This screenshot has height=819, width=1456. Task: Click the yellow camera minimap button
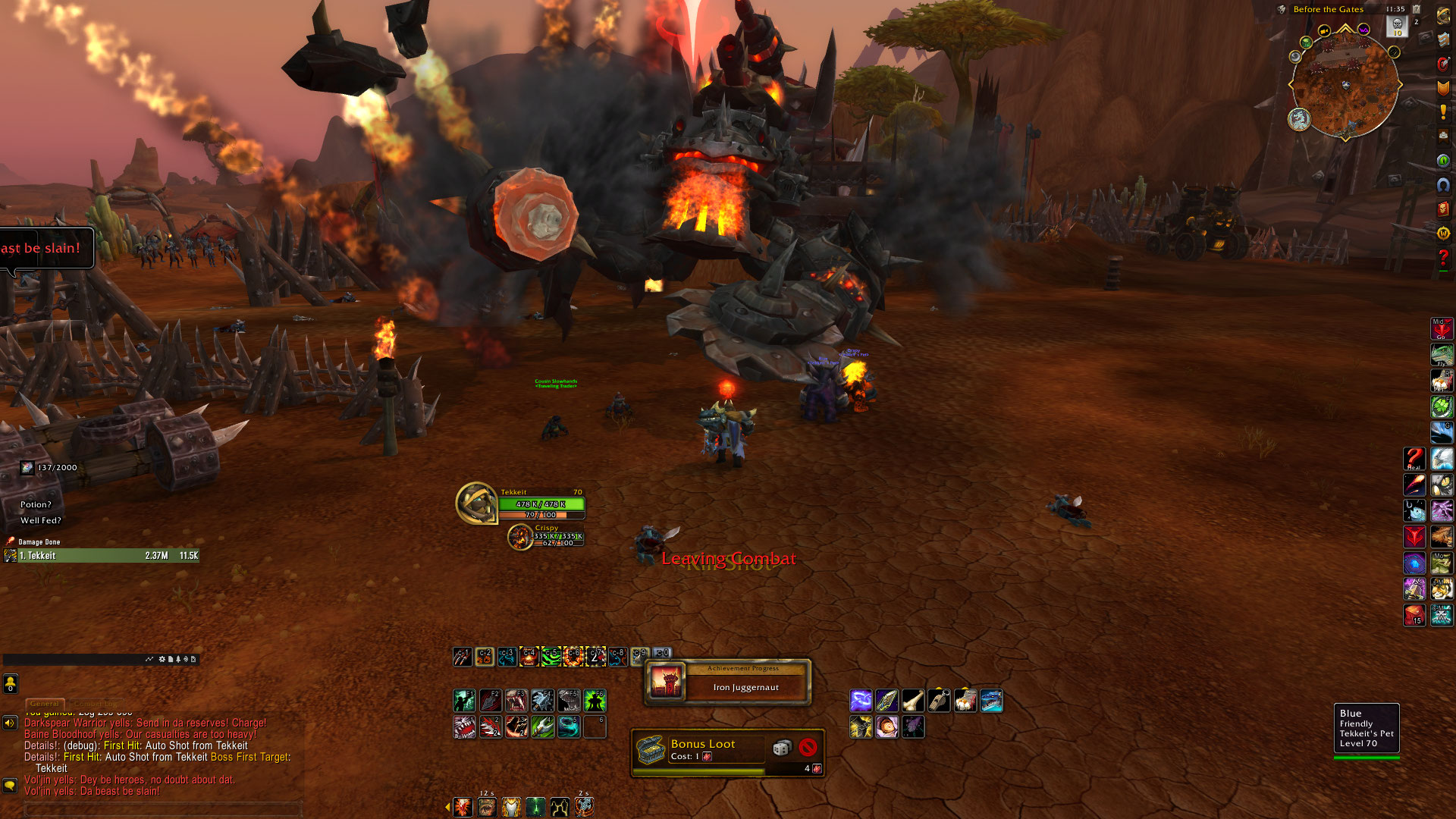[1323, 31]
